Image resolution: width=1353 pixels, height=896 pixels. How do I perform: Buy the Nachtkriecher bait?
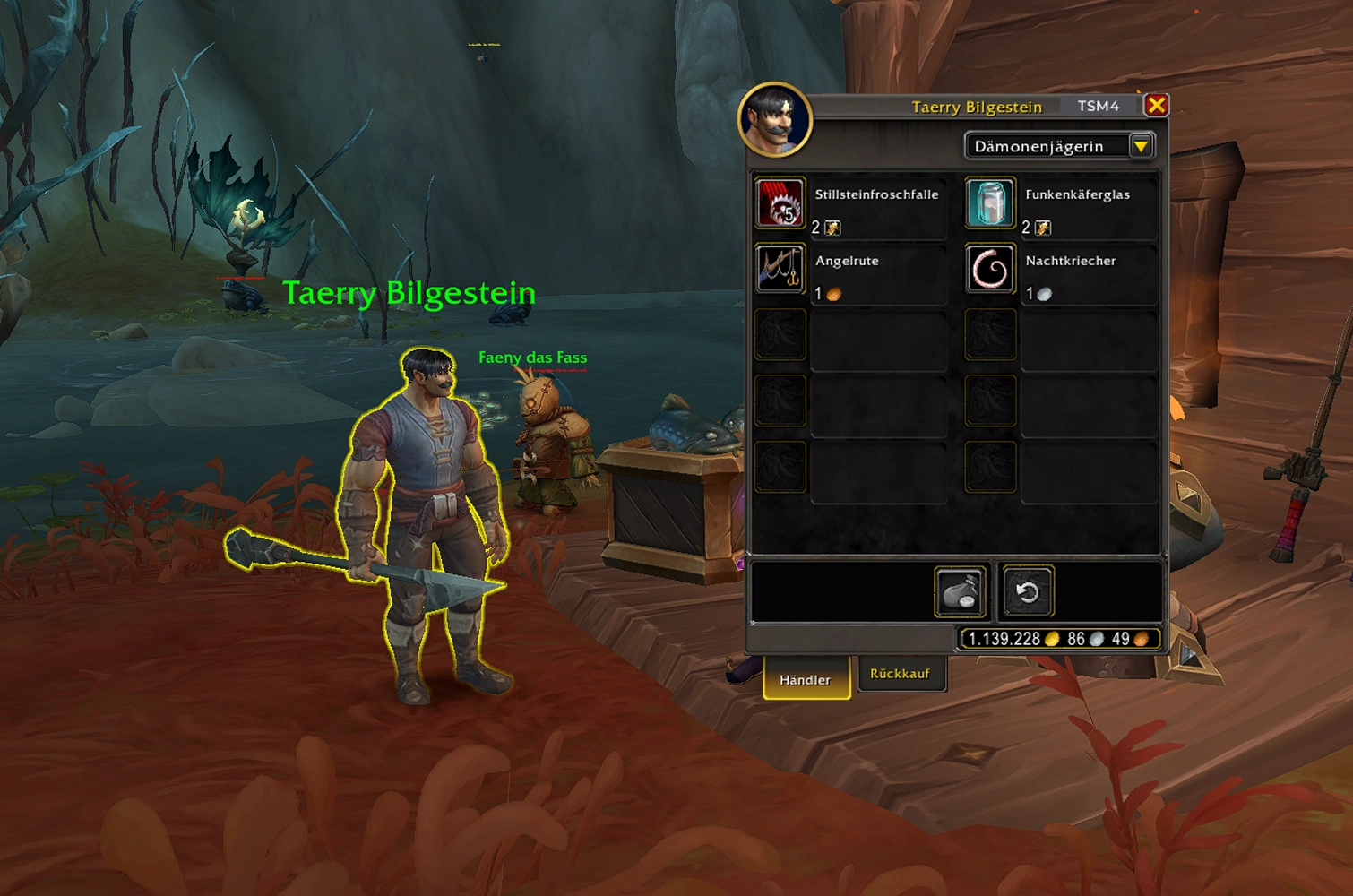(990, 269)
